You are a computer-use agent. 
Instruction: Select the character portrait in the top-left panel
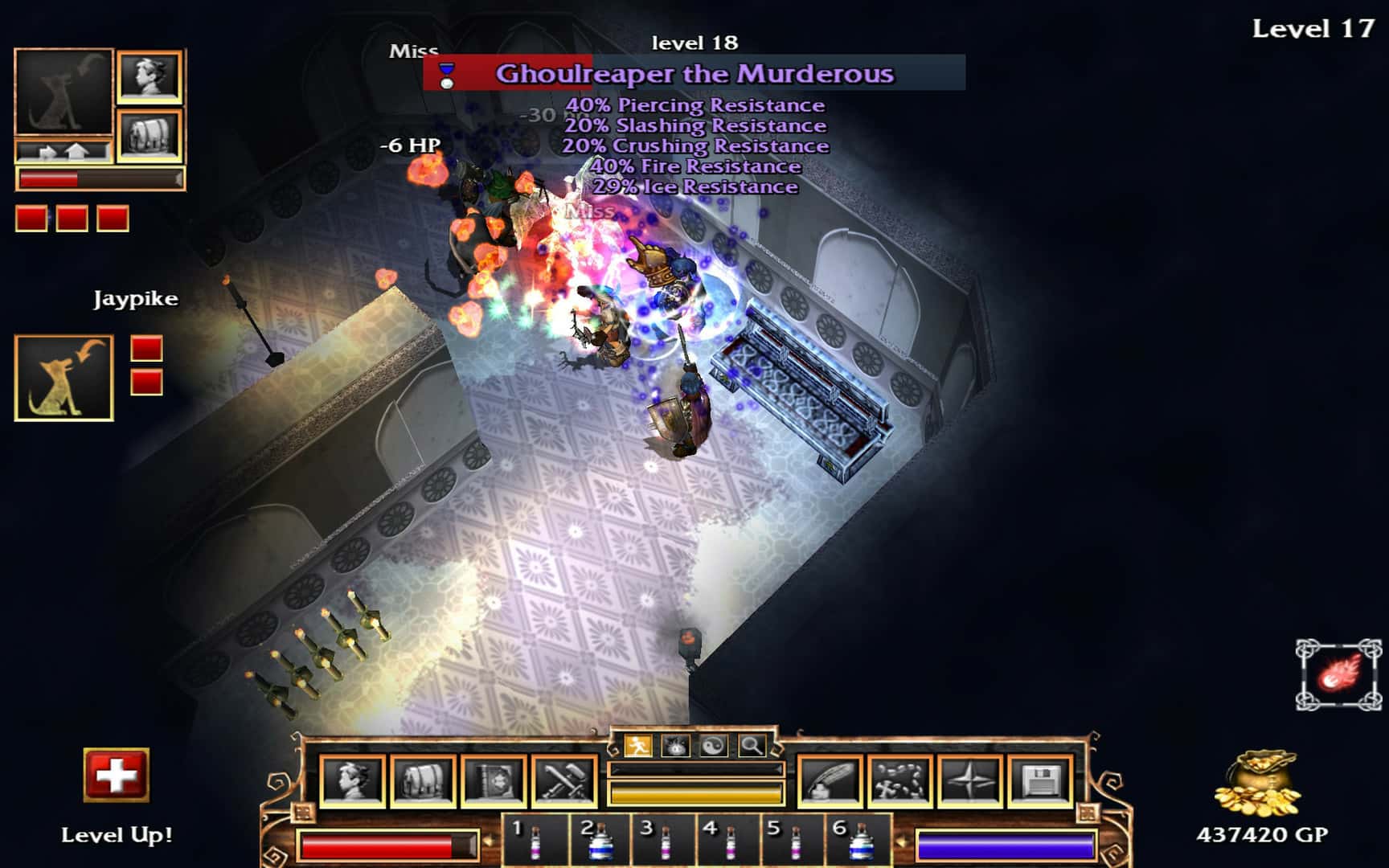[149, 77]
